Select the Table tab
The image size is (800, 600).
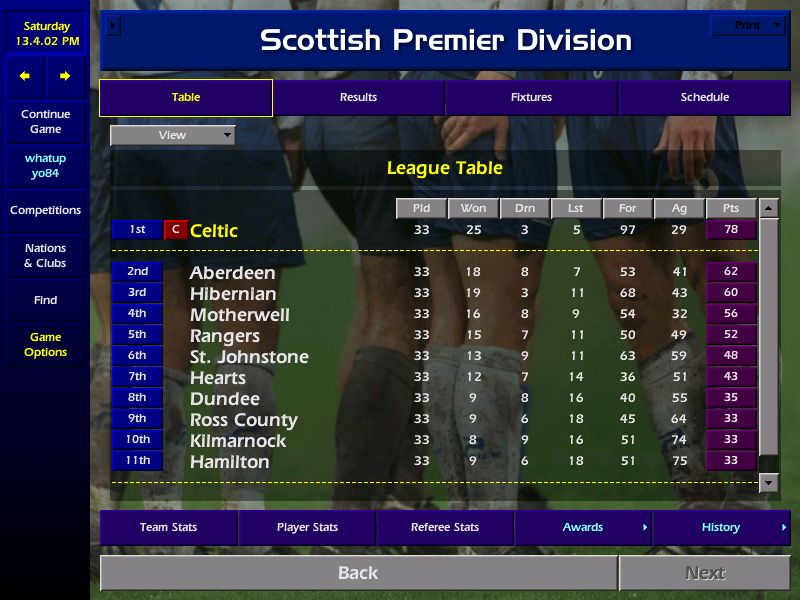point(186,98)
